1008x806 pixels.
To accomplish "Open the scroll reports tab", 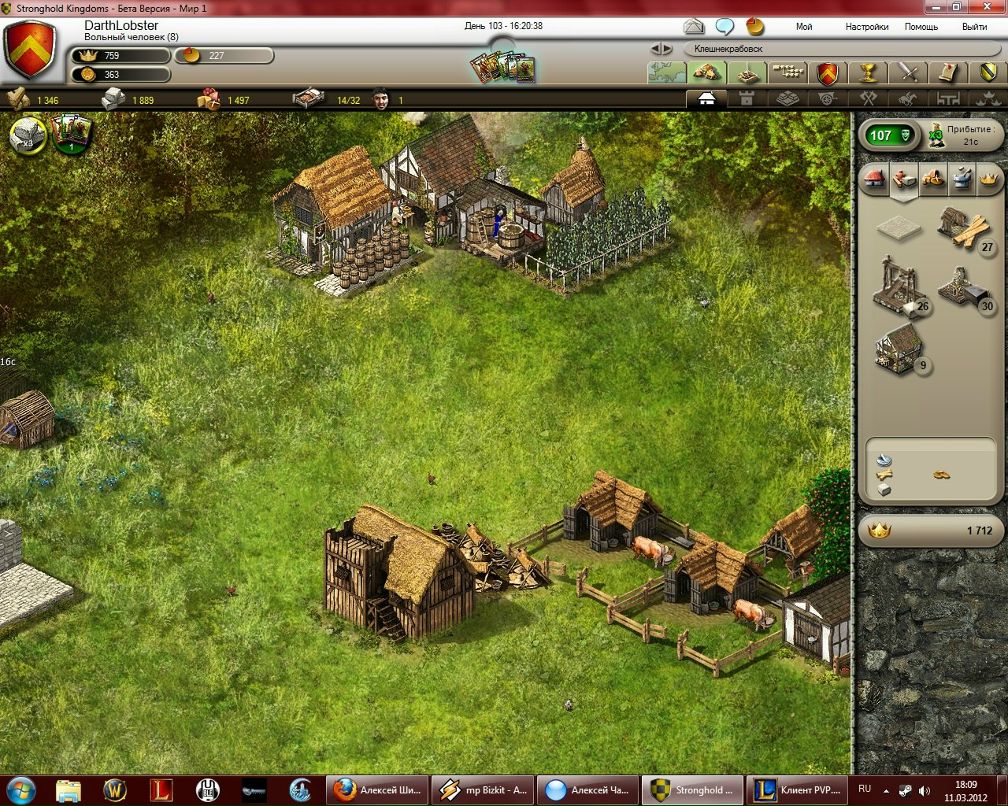I will 947,72.
